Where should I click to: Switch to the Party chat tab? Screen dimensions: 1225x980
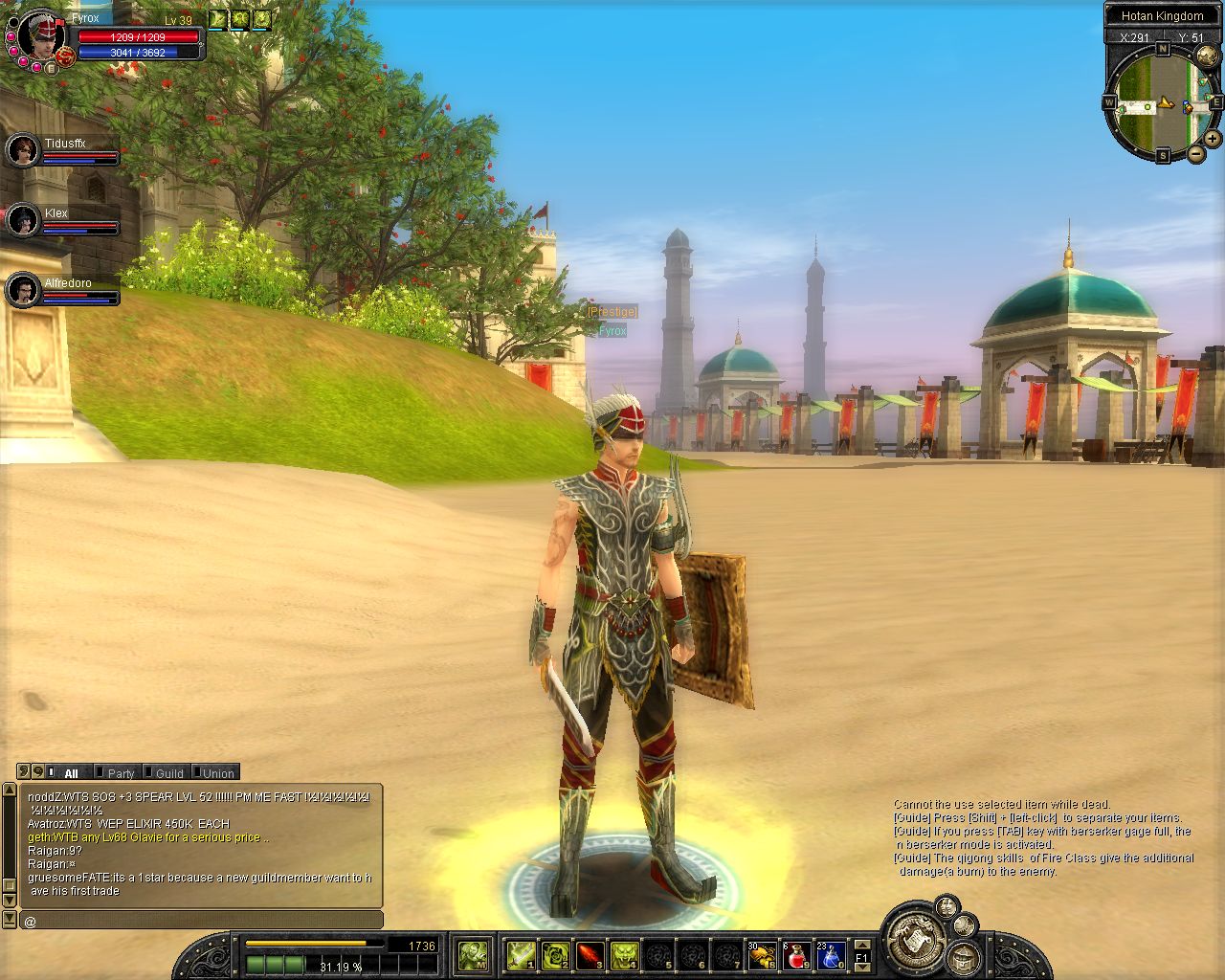121,773
